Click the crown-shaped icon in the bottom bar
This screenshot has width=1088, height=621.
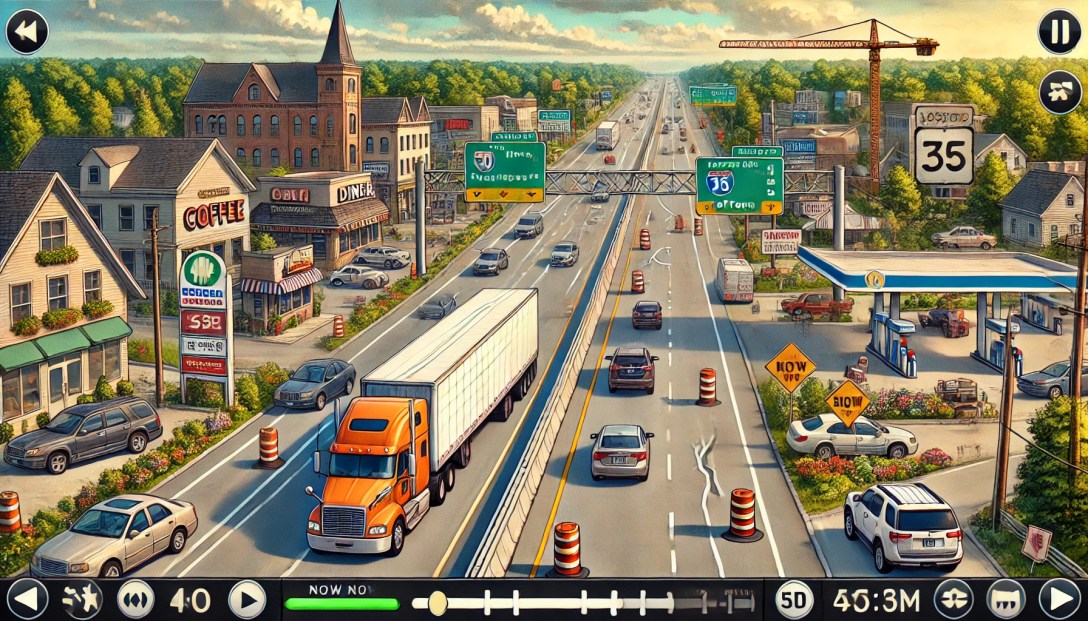1005,599
